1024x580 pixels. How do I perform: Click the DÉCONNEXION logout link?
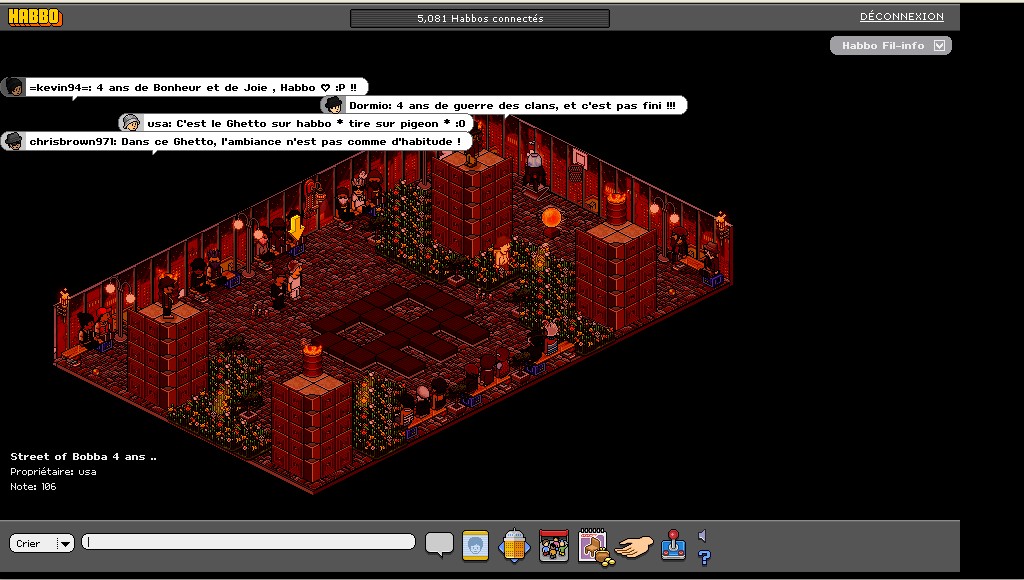pyautogui.click(x=901, y=17)
